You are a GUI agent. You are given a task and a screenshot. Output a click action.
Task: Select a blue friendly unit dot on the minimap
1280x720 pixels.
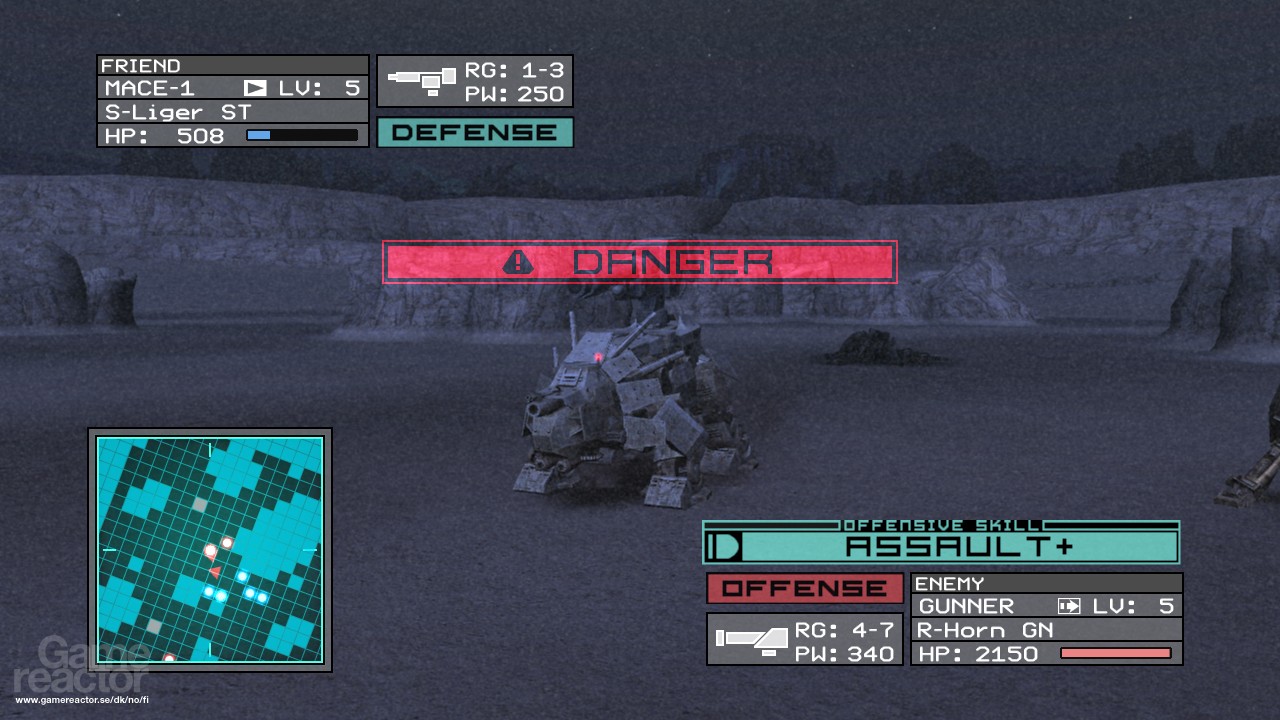tap(242, 576)
